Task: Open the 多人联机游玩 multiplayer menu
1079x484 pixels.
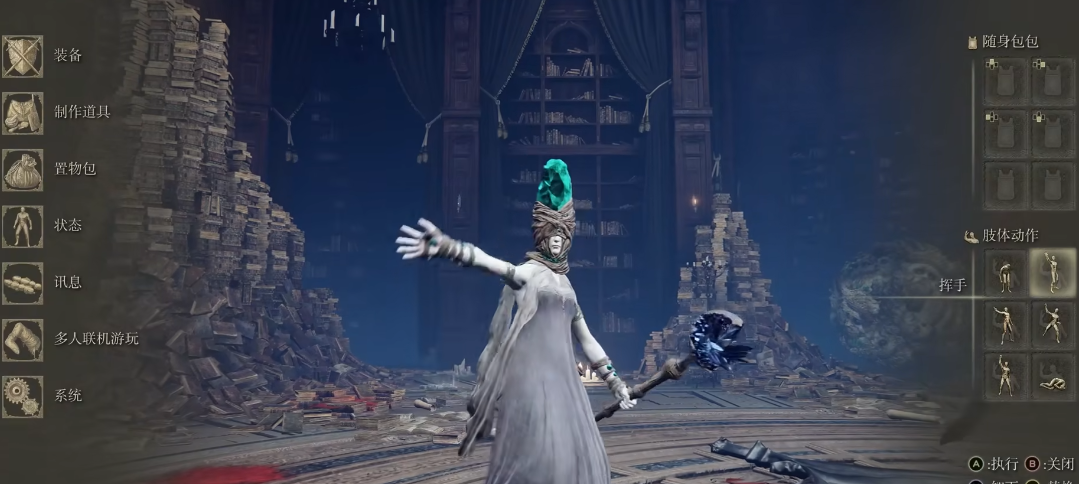Action: point(24,339)
